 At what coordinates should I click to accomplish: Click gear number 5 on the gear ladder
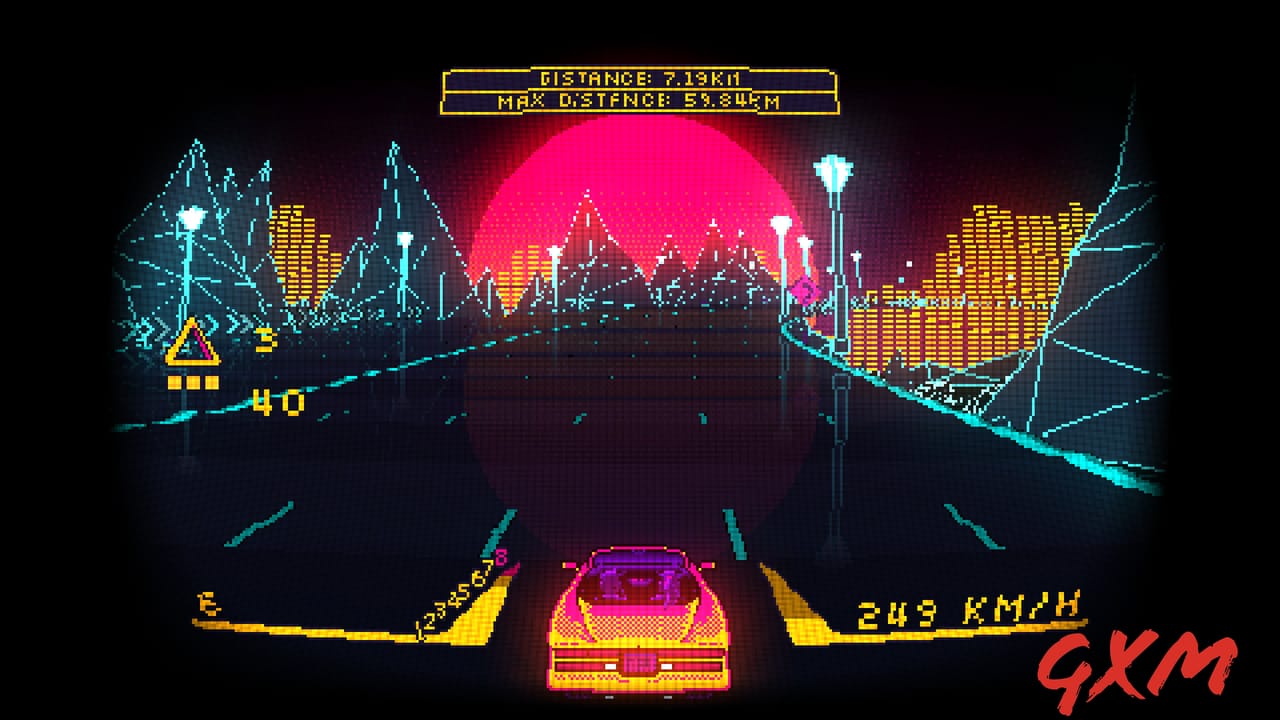tap(462, 591)
